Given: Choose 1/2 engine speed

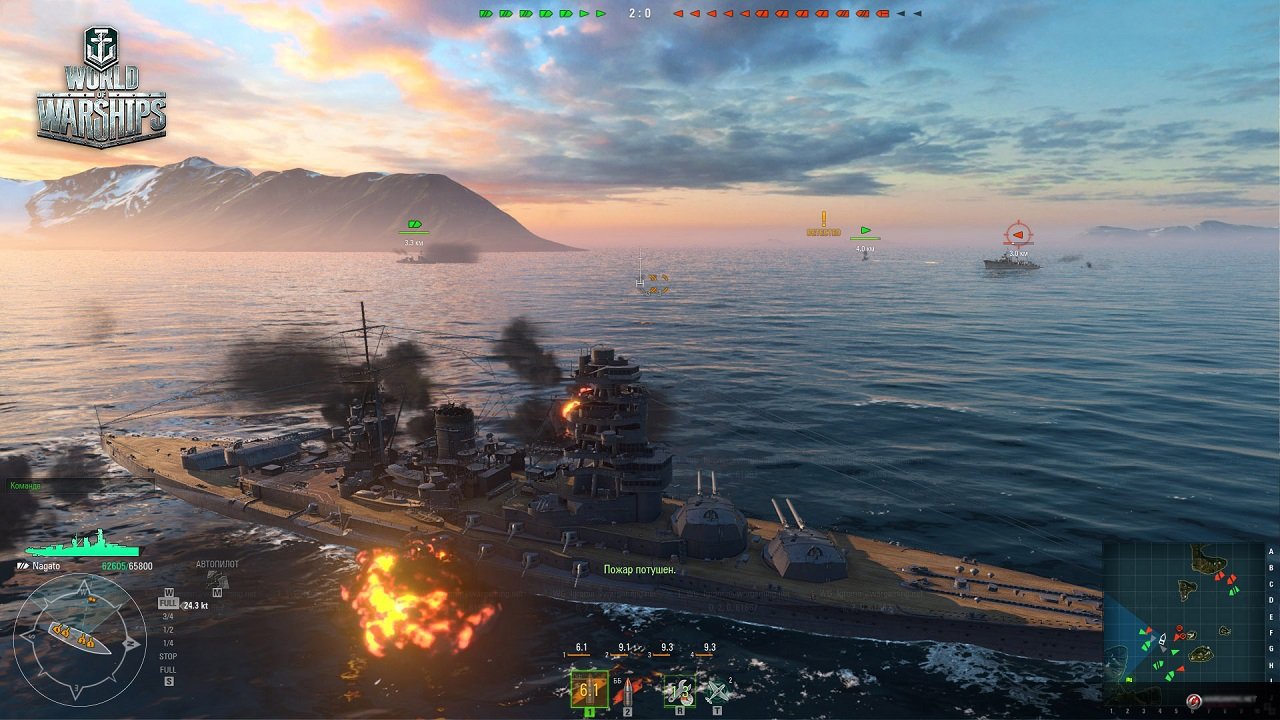Looking at the screenshot, I should pos(168,630).
